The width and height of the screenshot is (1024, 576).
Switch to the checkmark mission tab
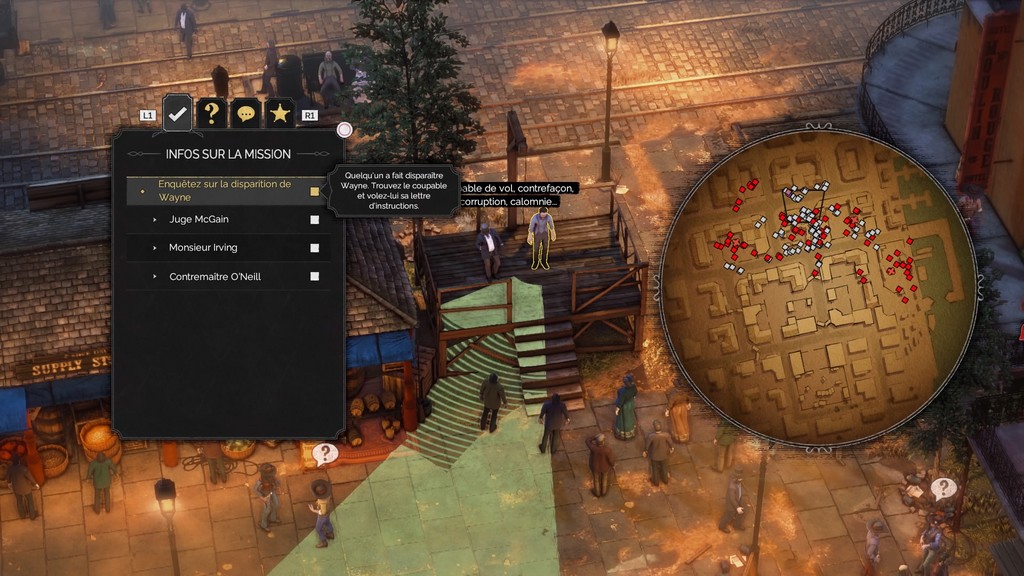click(x=178, y=113)
